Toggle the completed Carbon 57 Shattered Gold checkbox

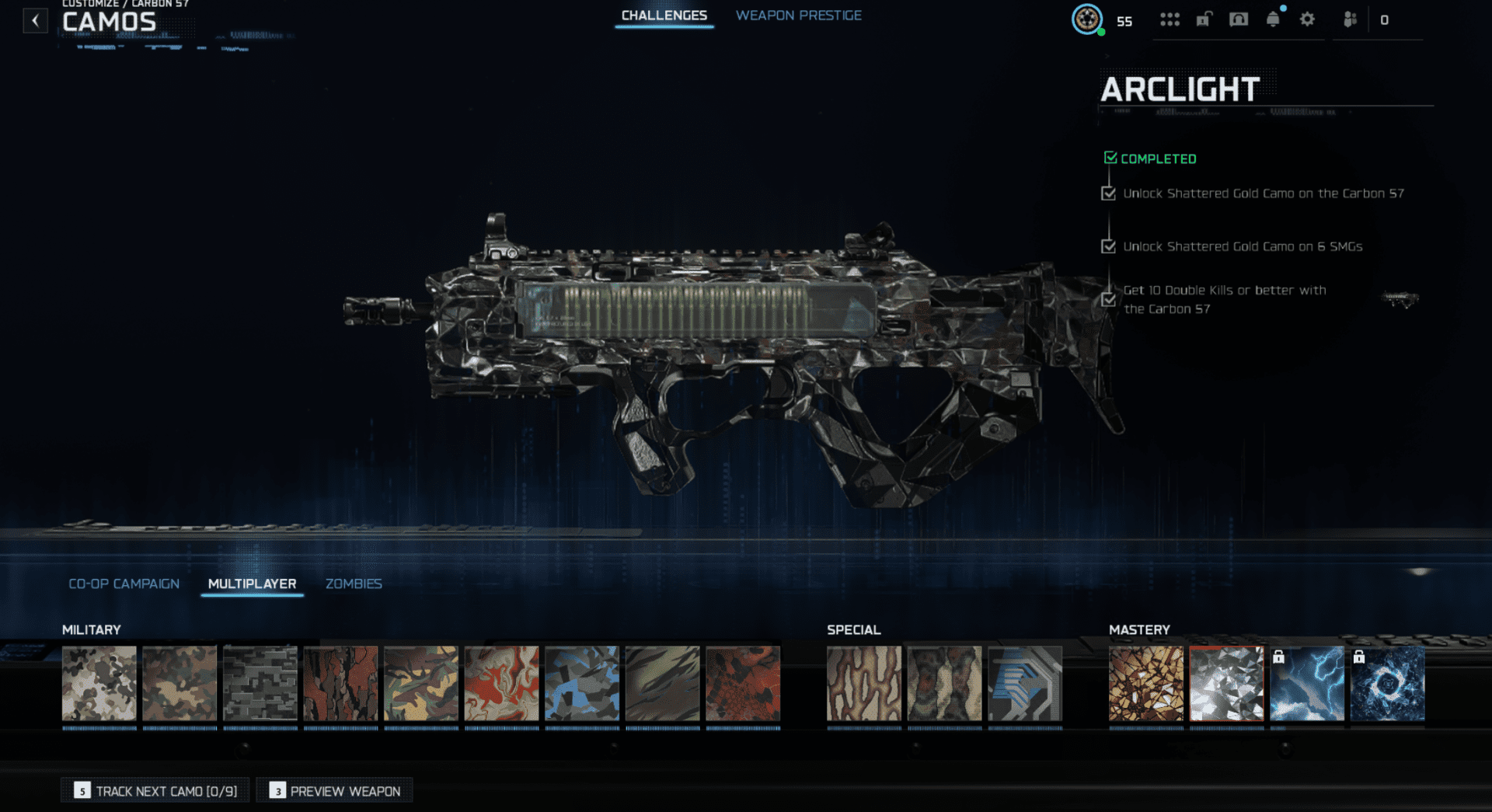1108,193
